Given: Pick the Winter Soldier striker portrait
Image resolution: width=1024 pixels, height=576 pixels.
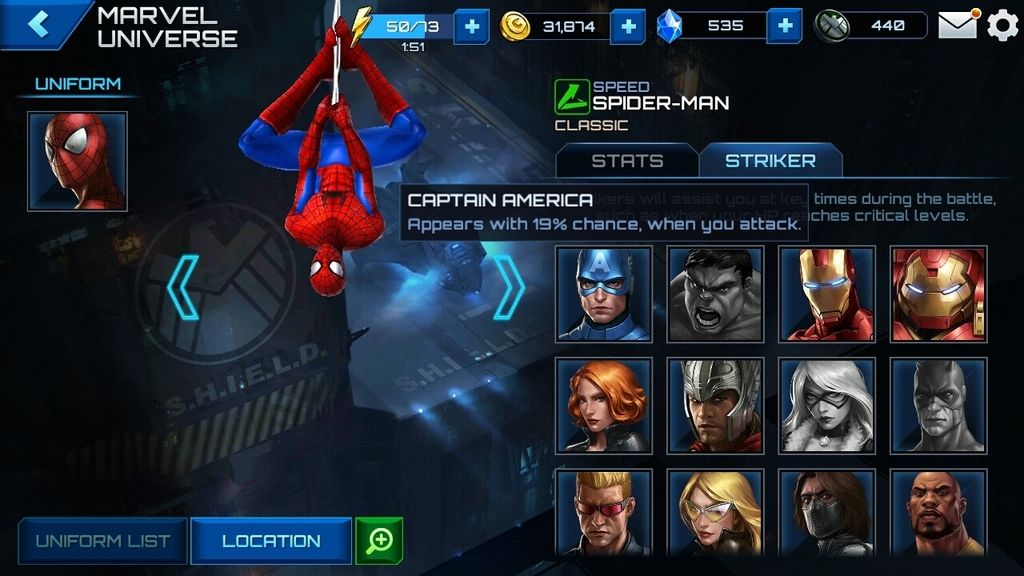Looking at the screenshot, I should (827, 512).
